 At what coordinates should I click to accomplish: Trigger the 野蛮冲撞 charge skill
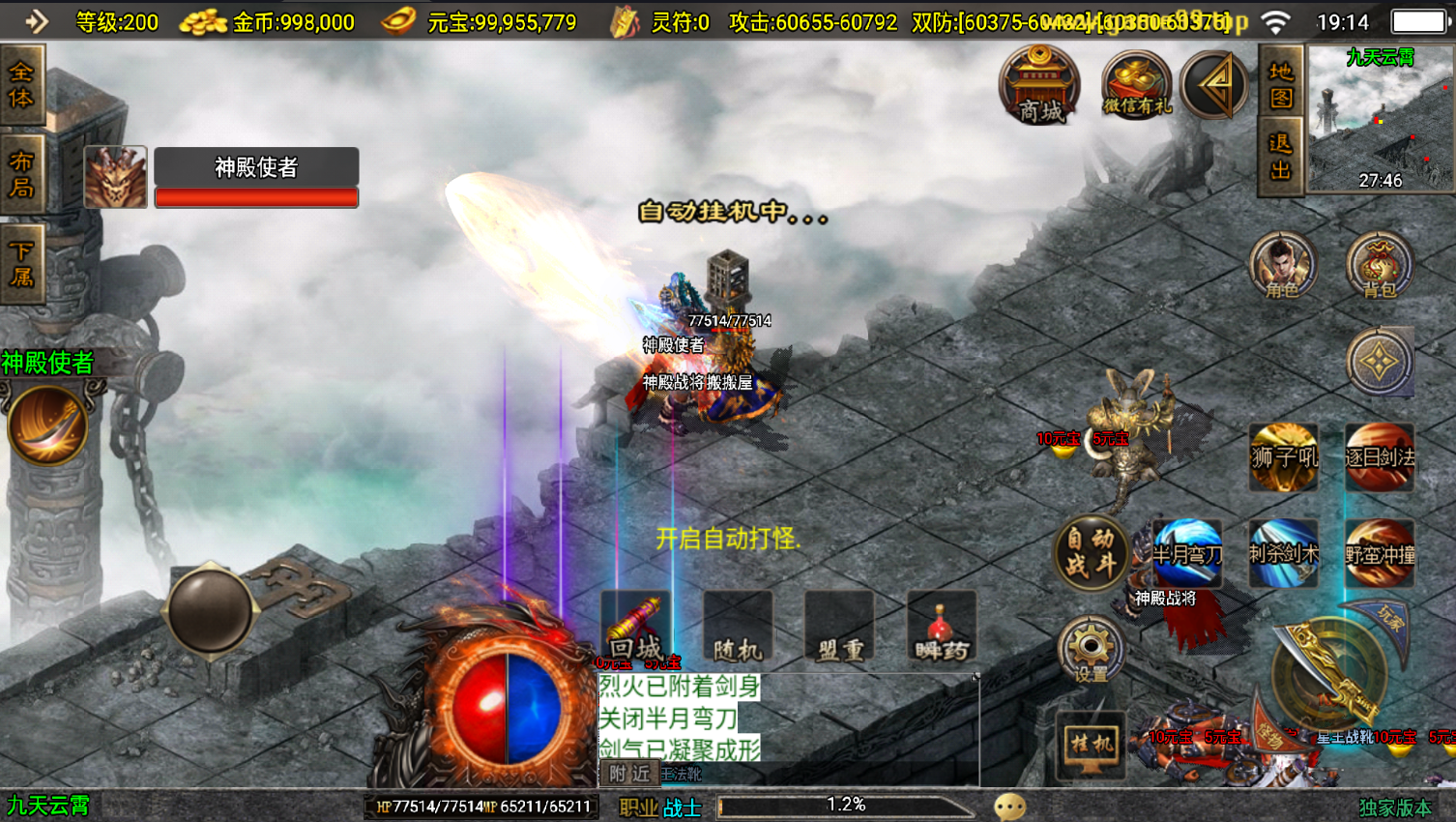click(1380, 553)
